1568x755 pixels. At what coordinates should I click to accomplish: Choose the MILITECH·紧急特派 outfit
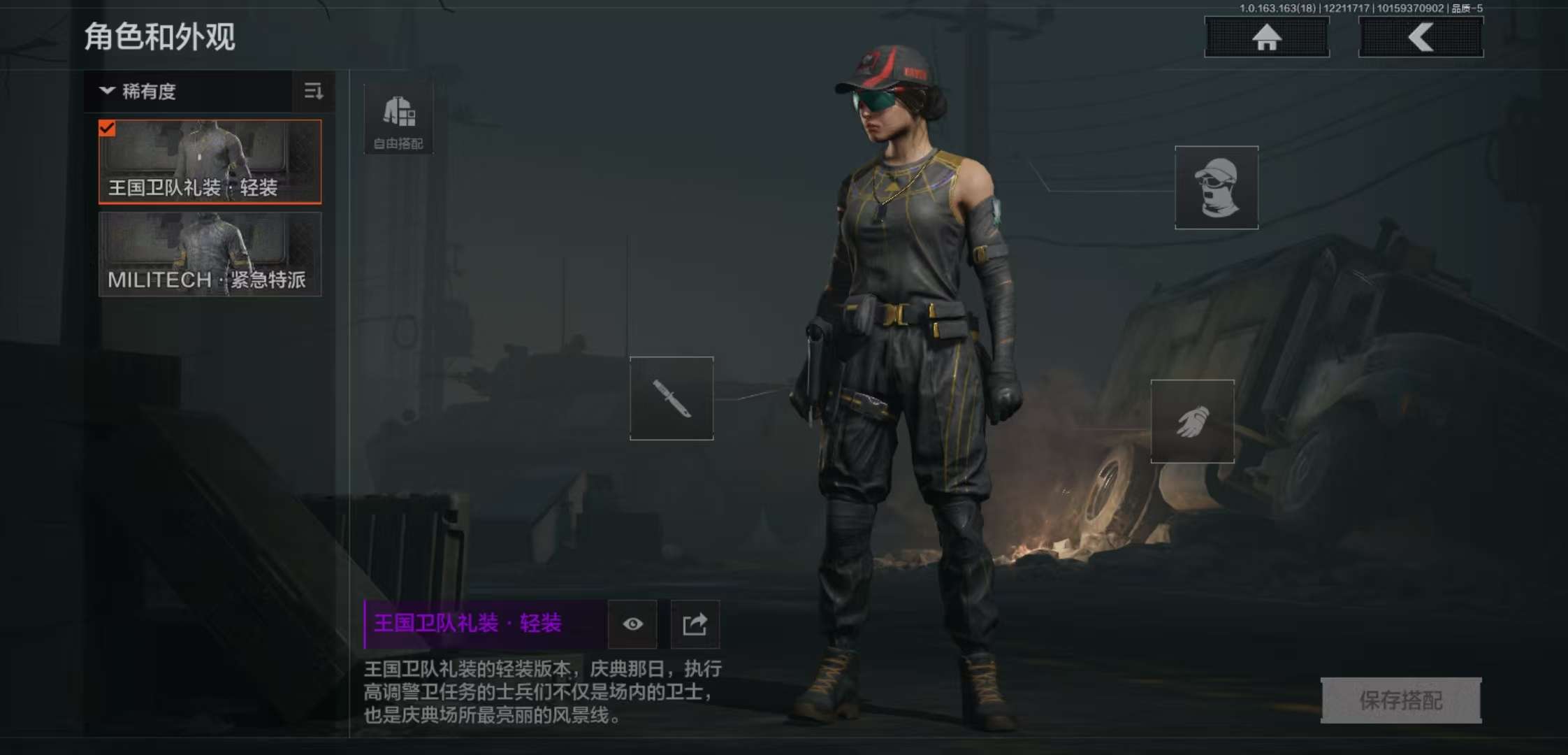tap(210, 254)
